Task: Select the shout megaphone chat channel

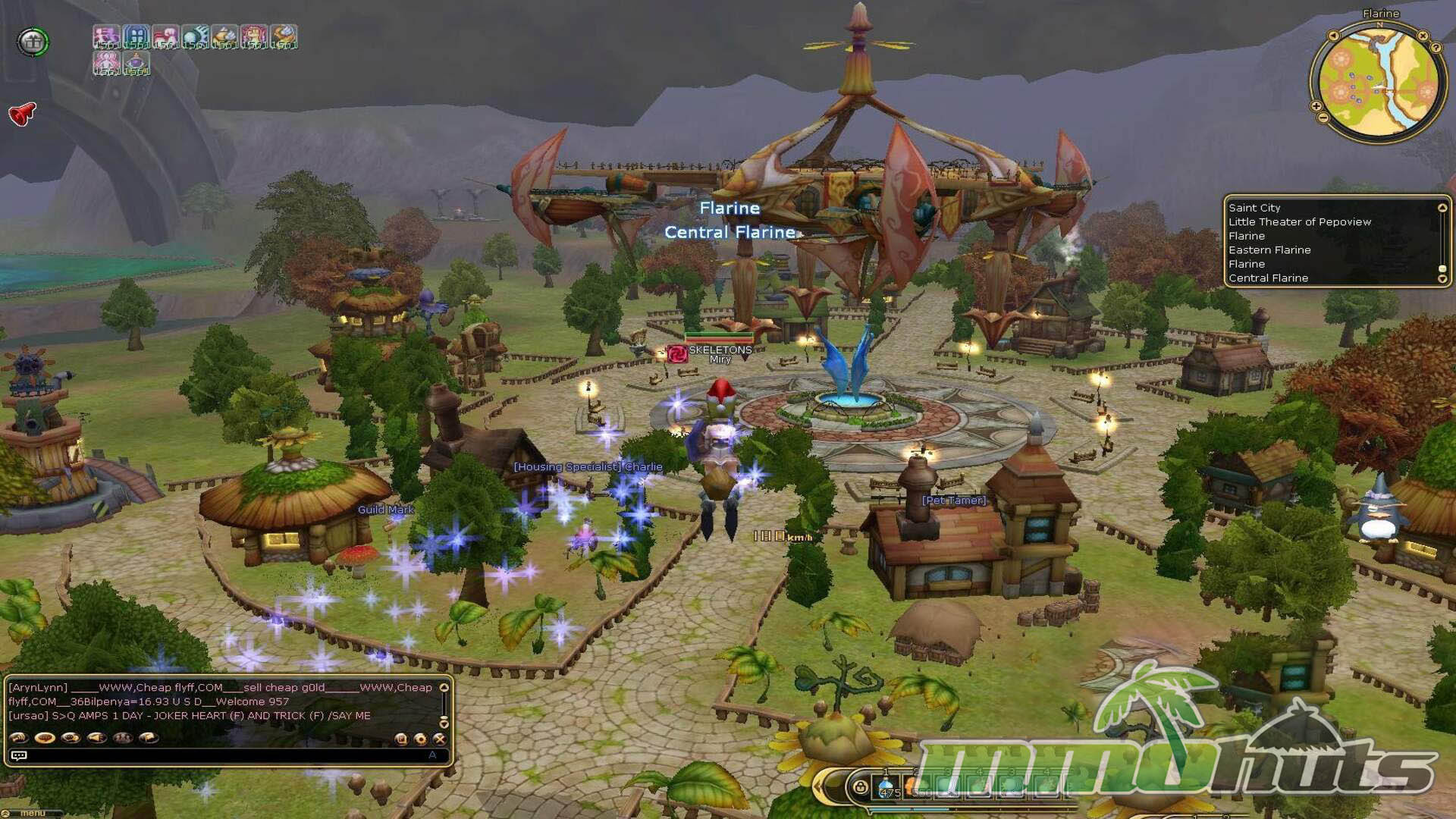Action: (x=96, y=737)
